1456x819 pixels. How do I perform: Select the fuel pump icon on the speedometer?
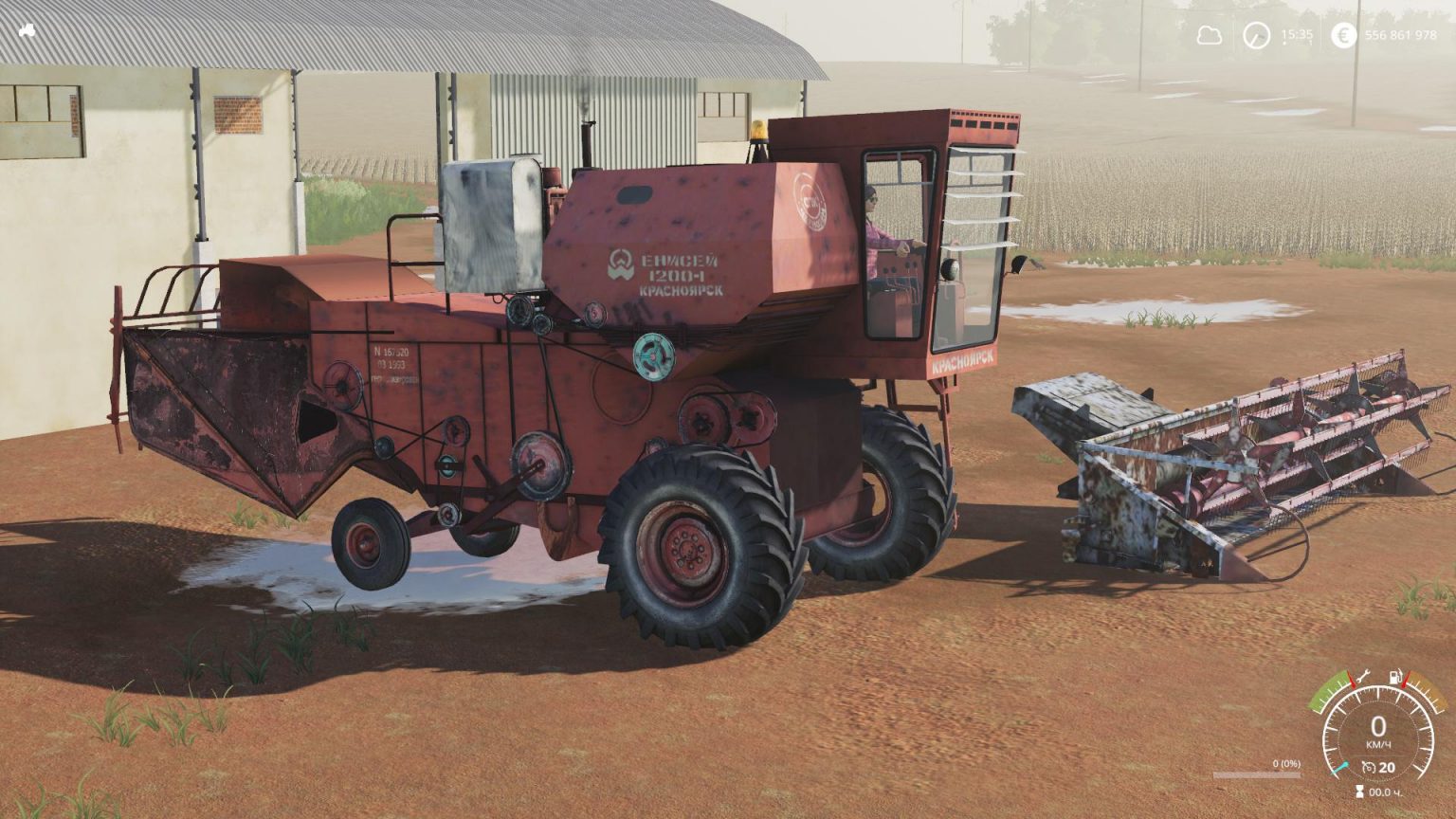[x=1395, y=676]
